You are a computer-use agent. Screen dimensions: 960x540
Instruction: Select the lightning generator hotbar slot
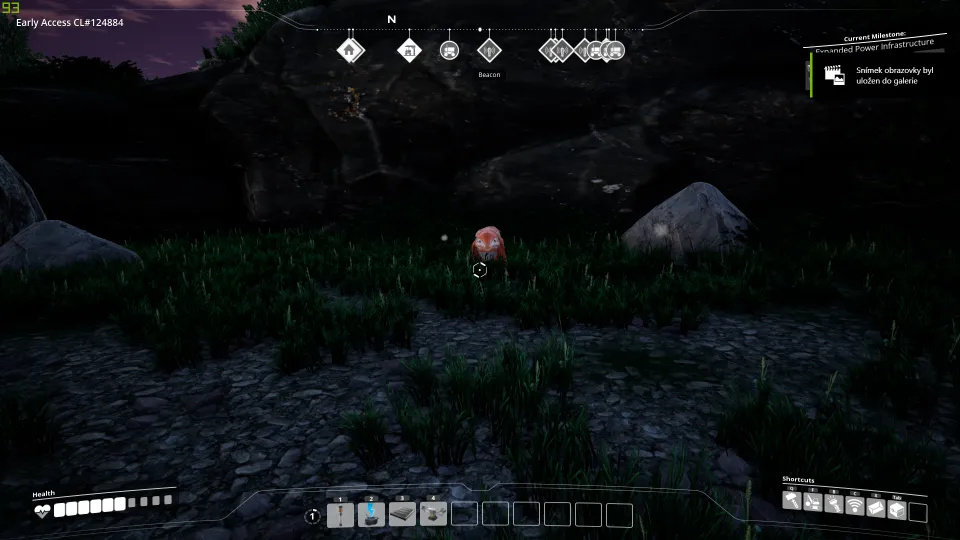[371, 515]
